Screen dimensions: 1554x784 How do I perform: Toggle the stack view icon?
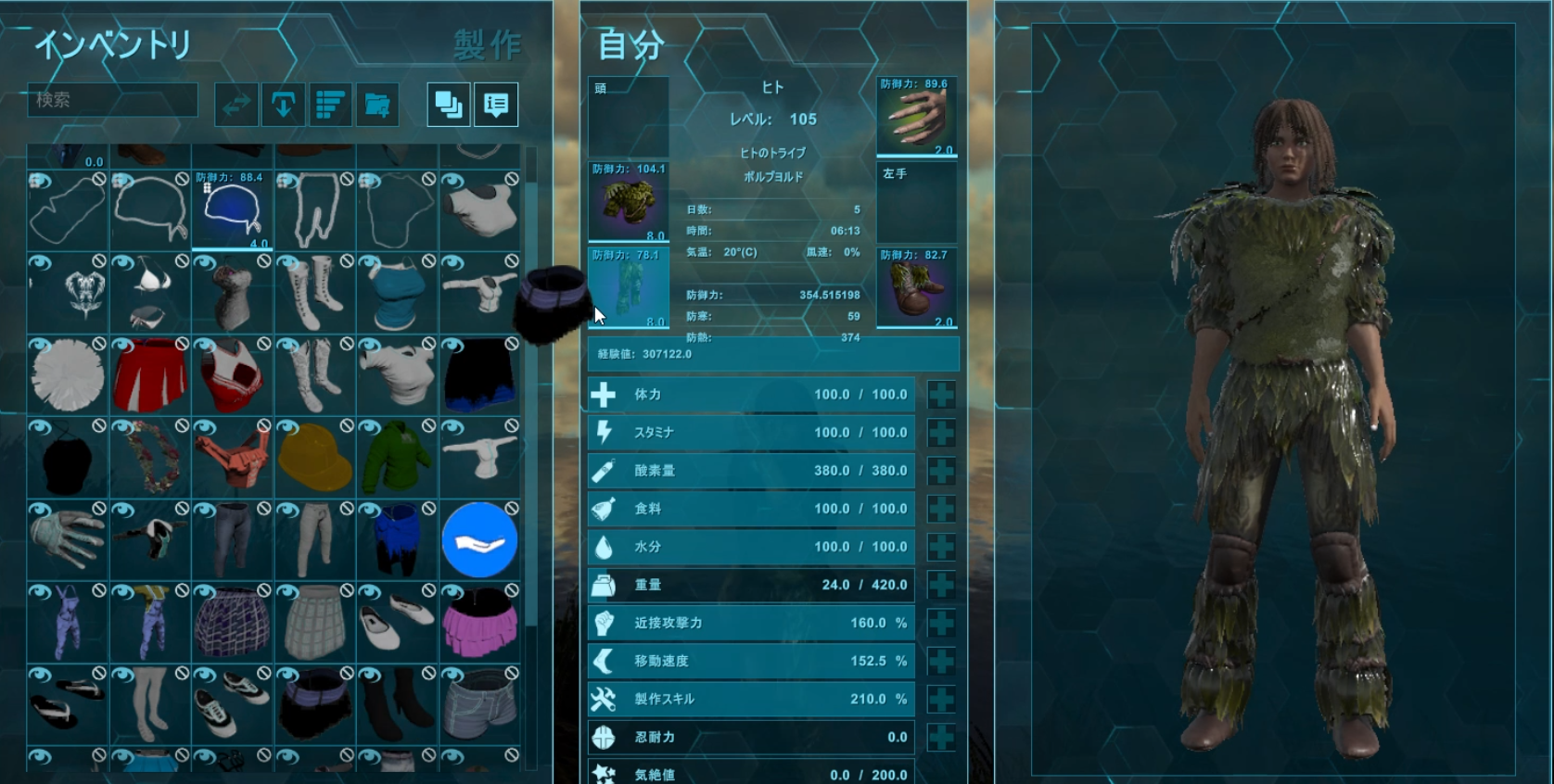[448, 104]
